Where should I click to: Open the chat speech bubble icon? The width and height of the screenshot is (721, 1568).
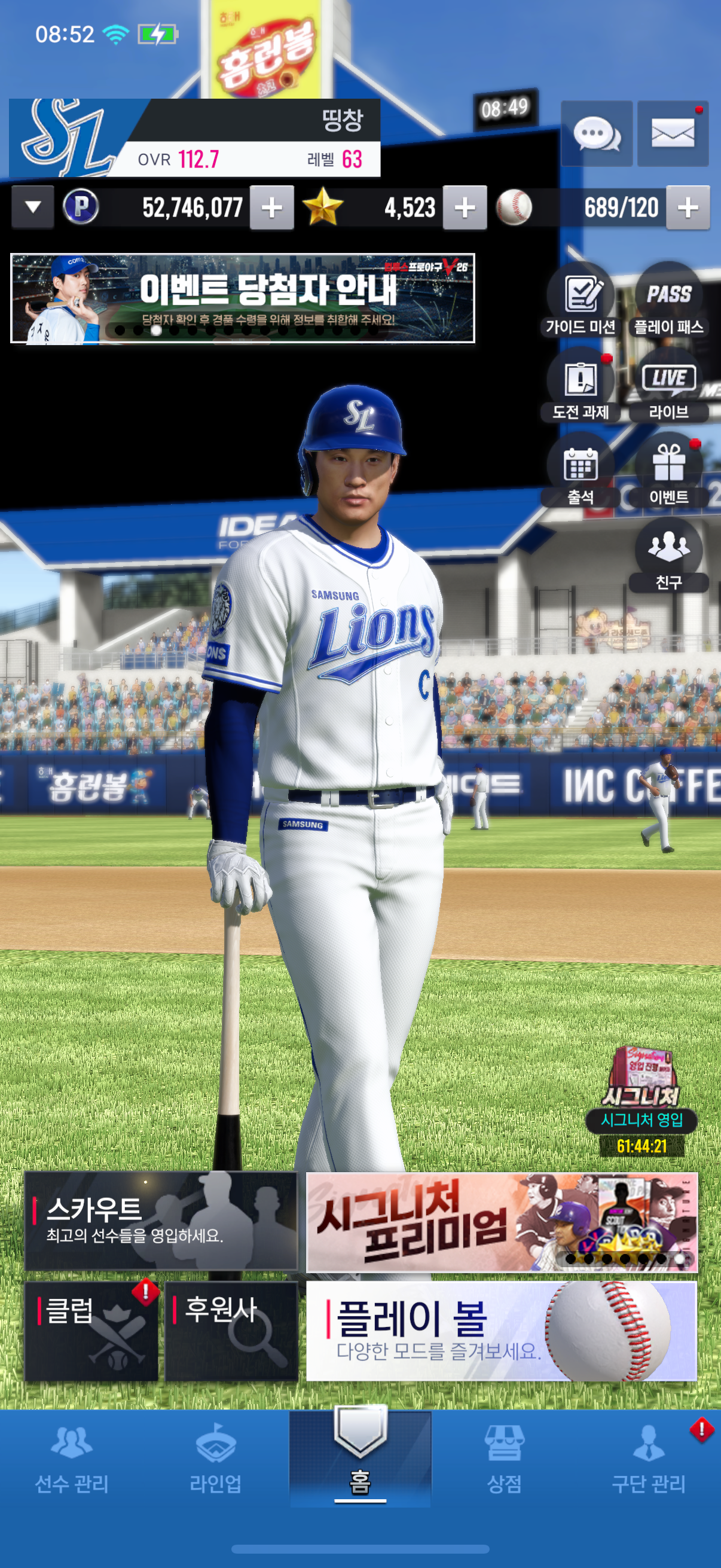[596, 133]
